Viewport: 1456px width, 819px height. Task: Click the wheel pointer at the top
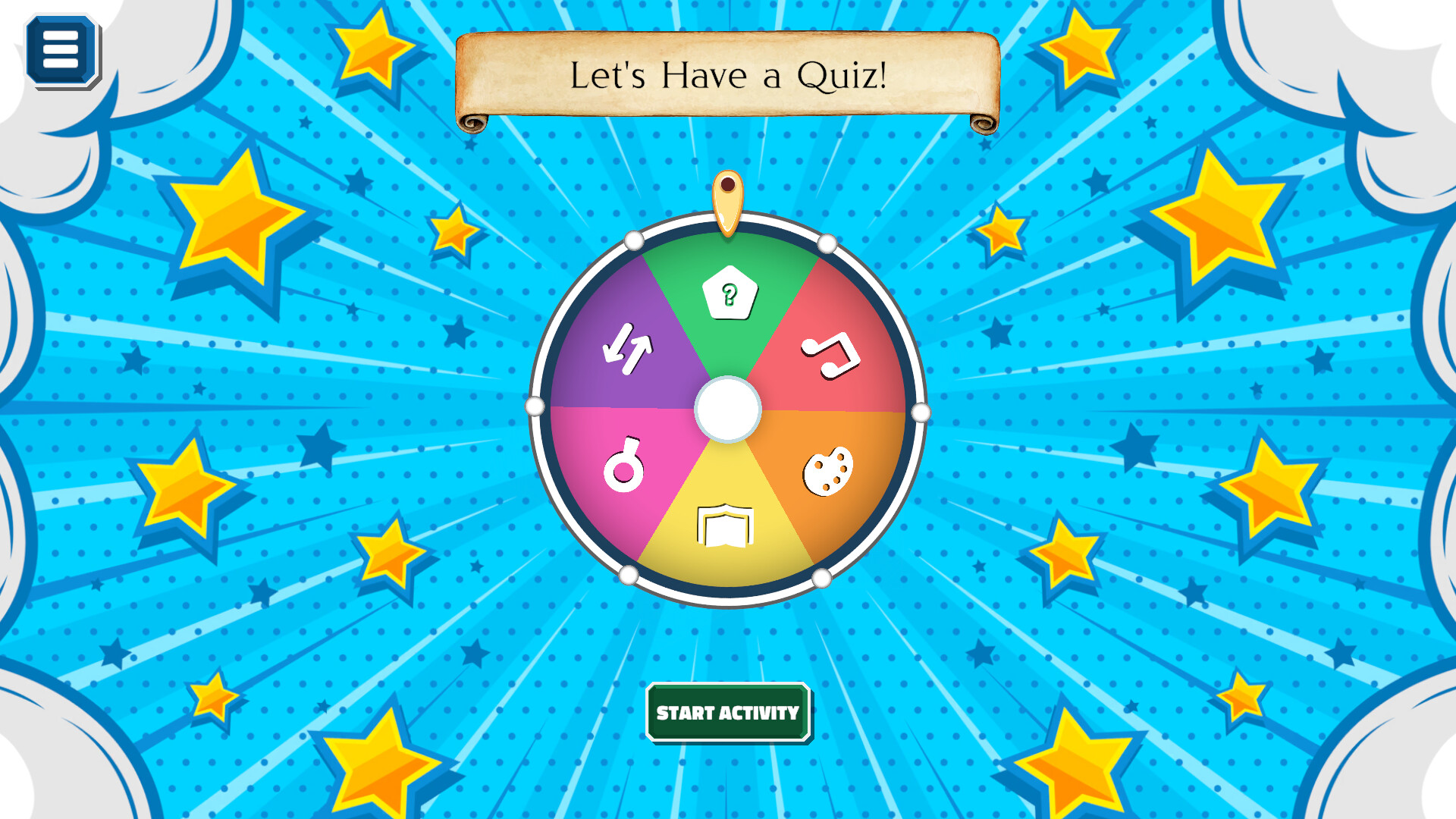pos(728,205)
